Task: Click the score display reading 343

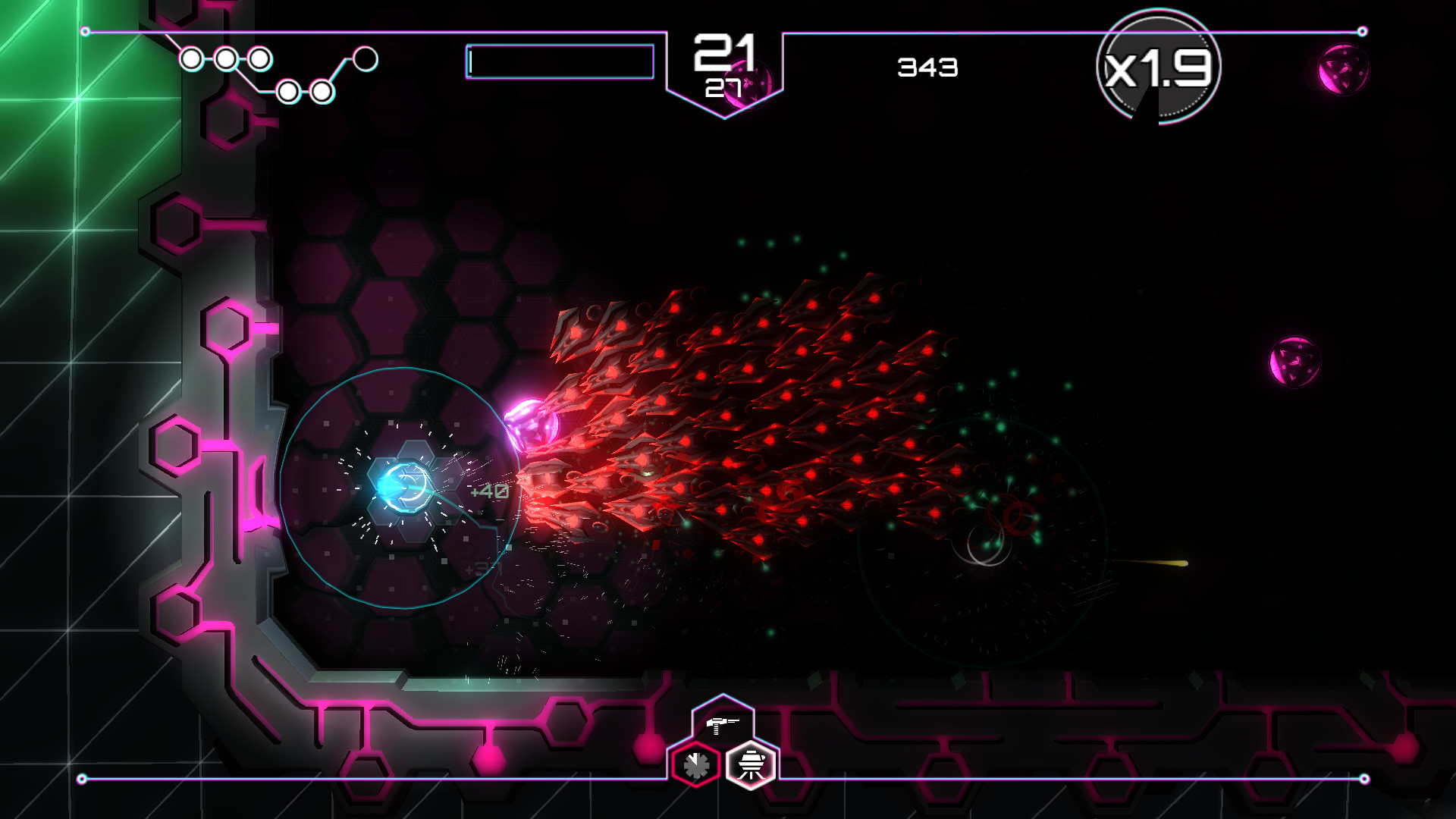Action: click(x=927, y=67)
